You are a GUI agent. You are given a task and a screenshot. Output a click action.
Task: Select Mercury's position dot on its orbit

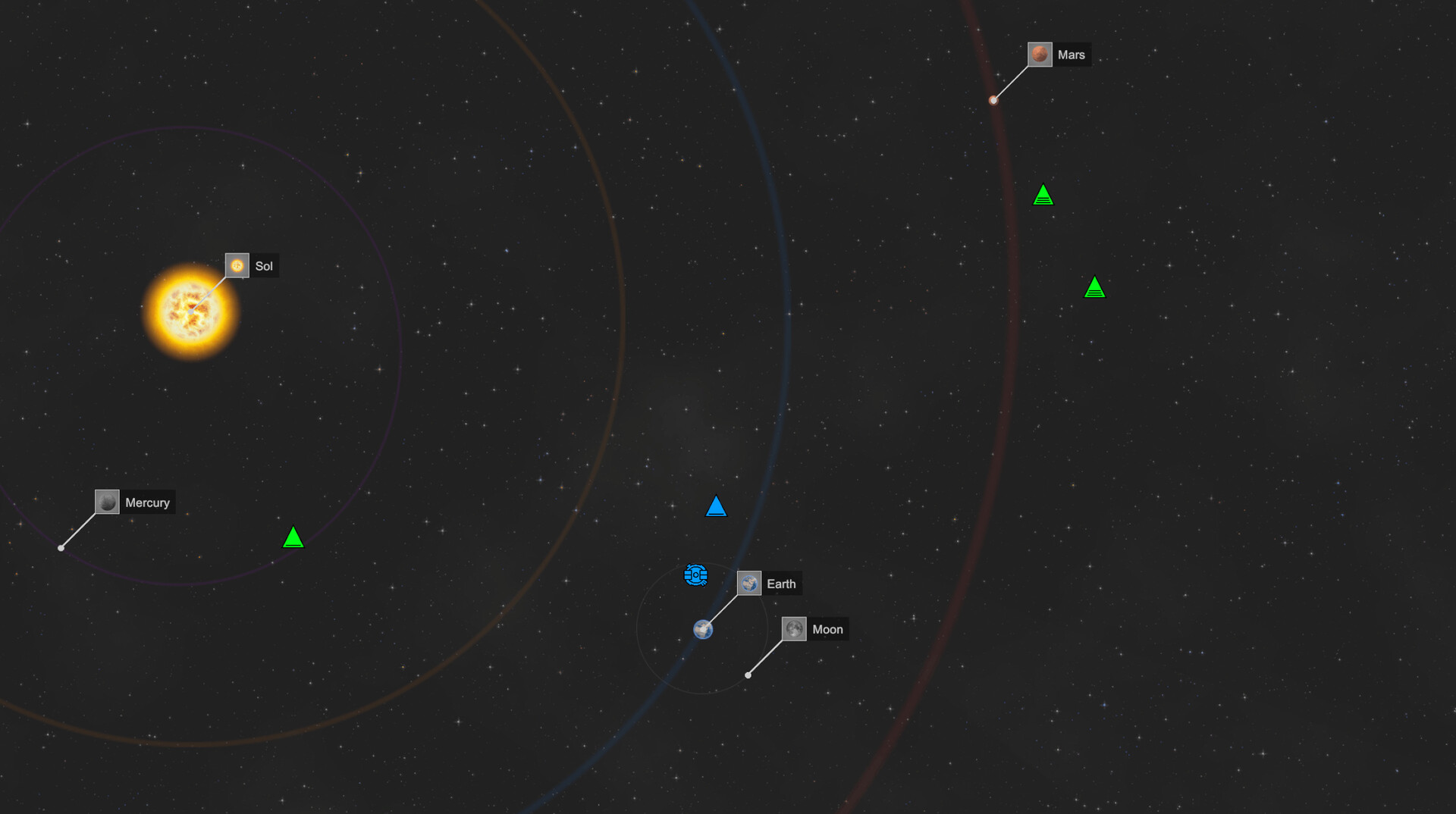(x=60, y=547)
